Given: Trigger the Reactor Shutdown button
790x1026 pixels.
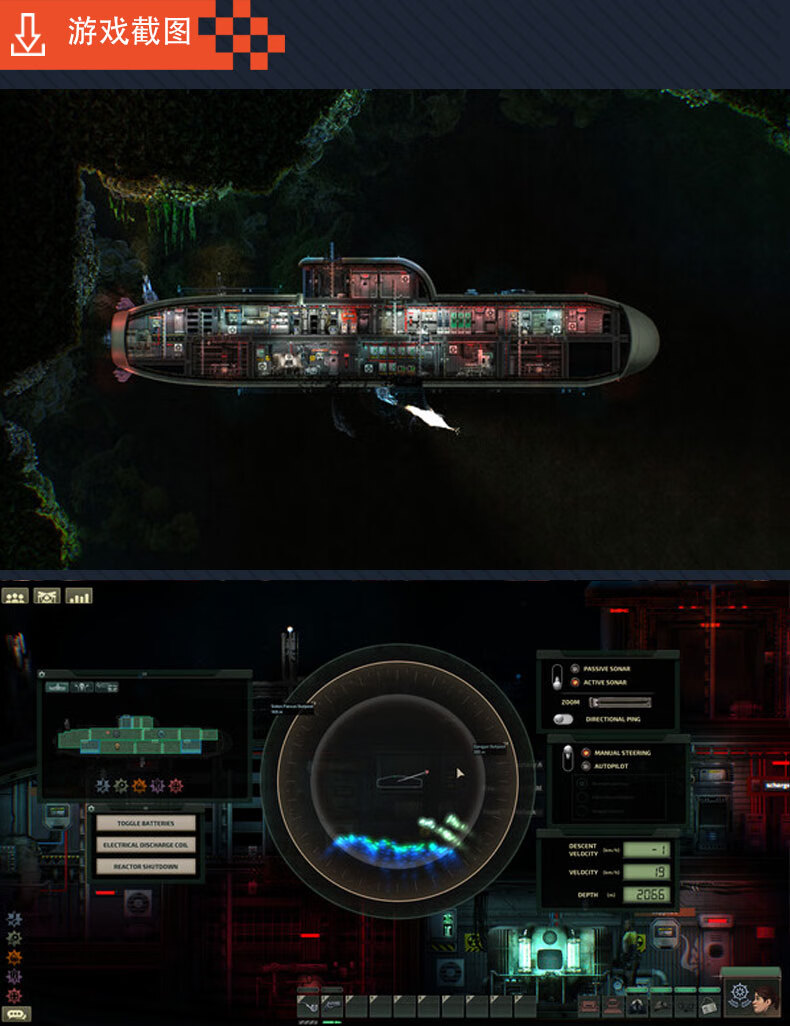Looking at the screenshot, I should [145, 866].
